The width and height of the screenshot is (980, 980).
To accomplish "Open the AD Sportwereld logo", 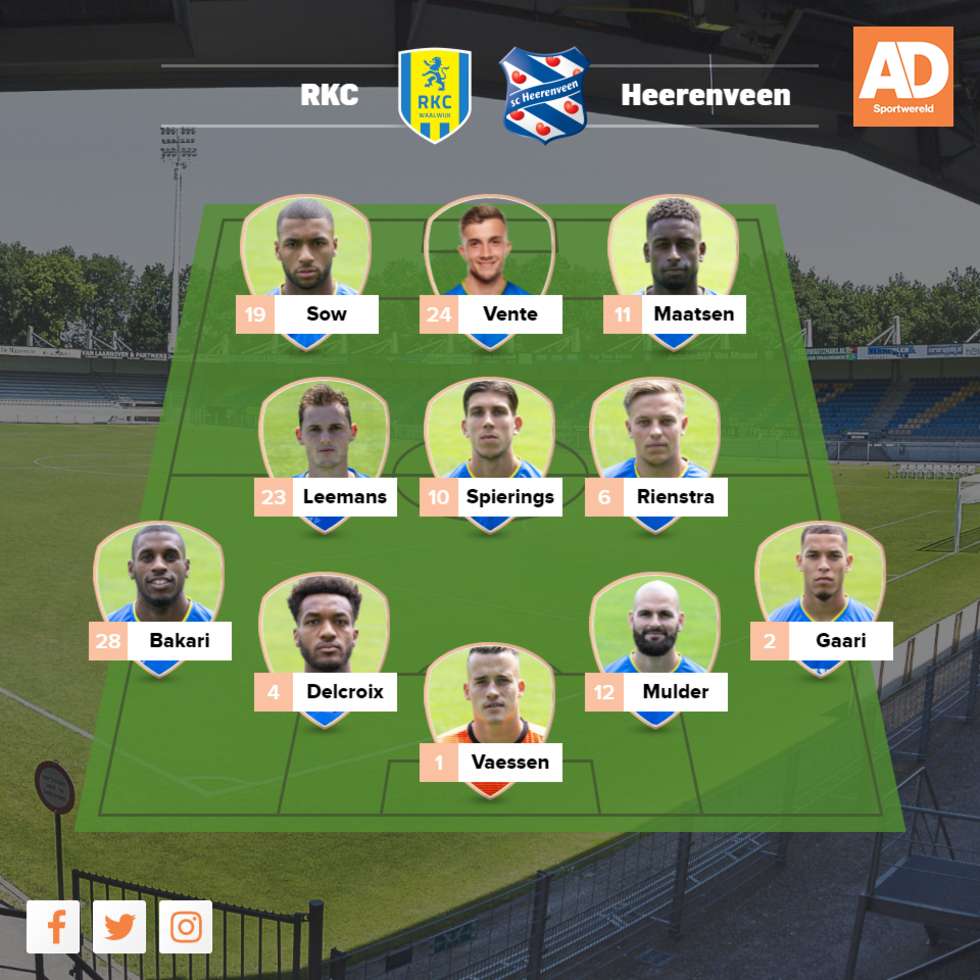I will tap(903, 77).
